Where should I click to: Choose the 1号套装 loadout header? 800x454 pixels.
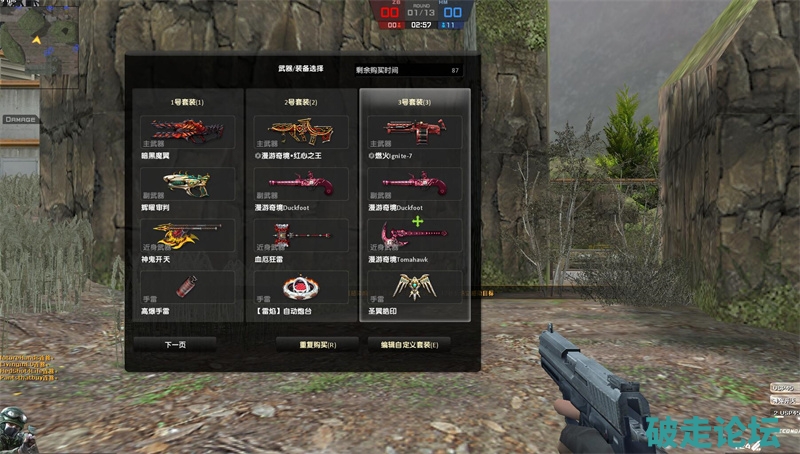(187, 102)
